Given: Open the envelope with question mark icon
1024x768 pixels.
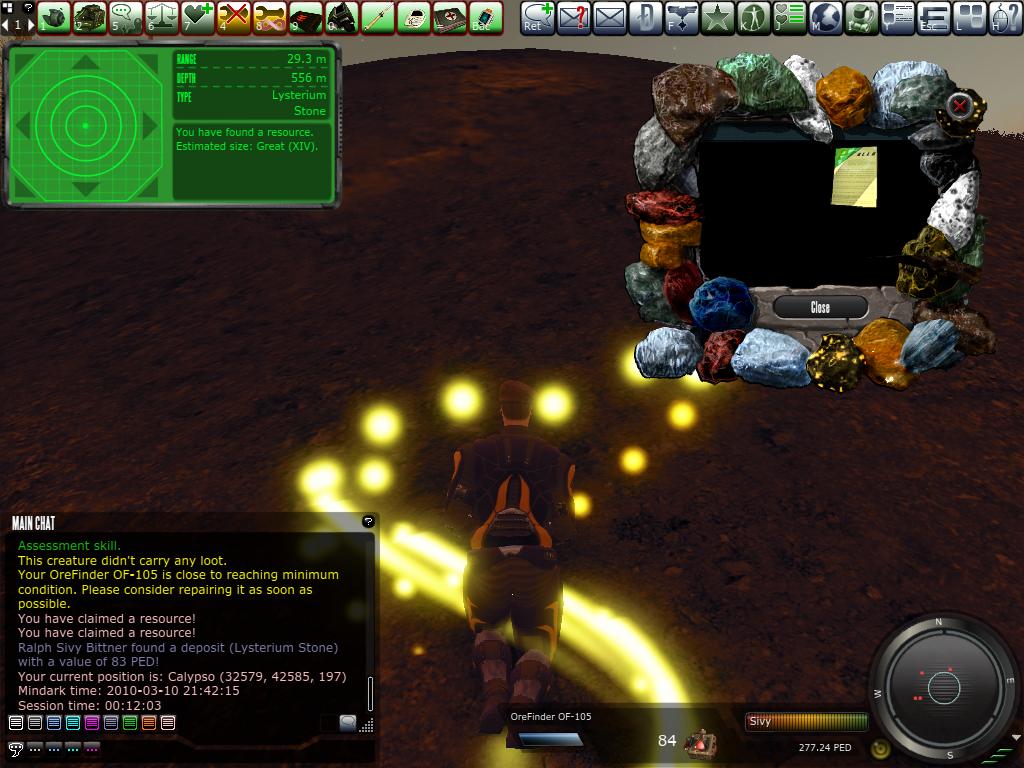Looking at the screenshot, I should click(572, 16).
